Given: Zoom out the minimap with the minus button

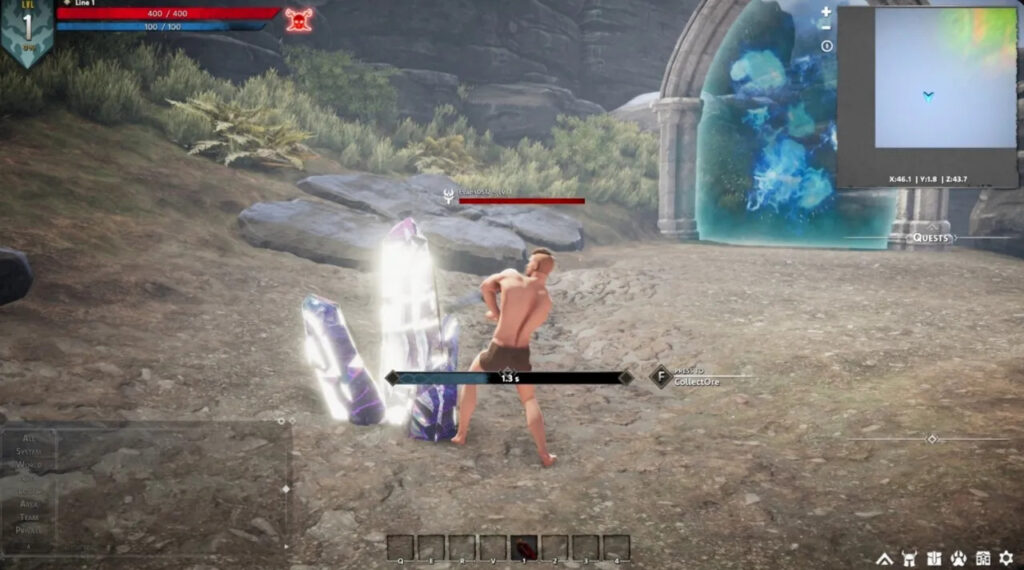Looking at the screenshot, I should pos(826,28).
